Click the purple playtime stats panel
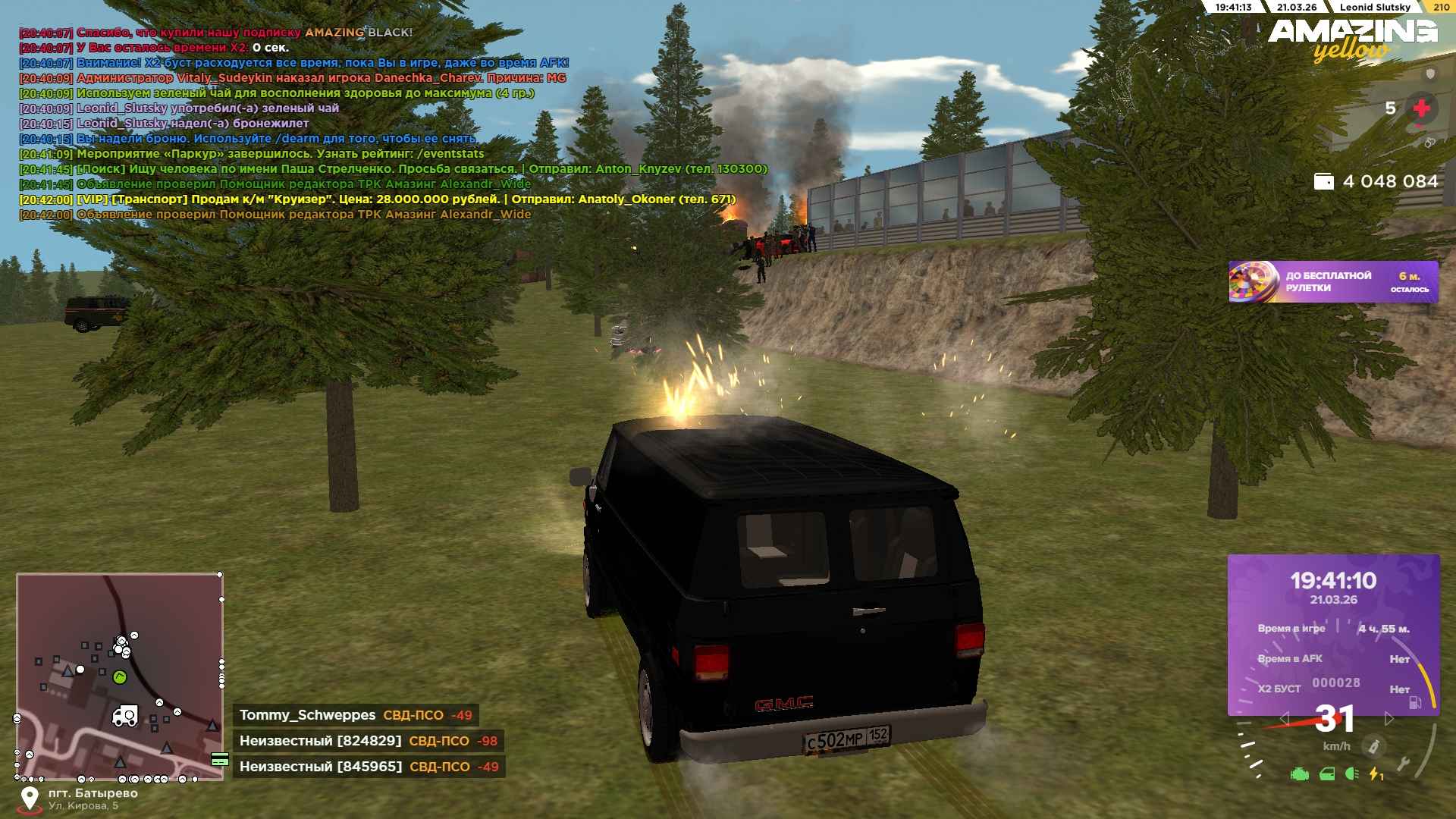The height and width of the screenshot is (819, 1456). (x=1333, y=634)
